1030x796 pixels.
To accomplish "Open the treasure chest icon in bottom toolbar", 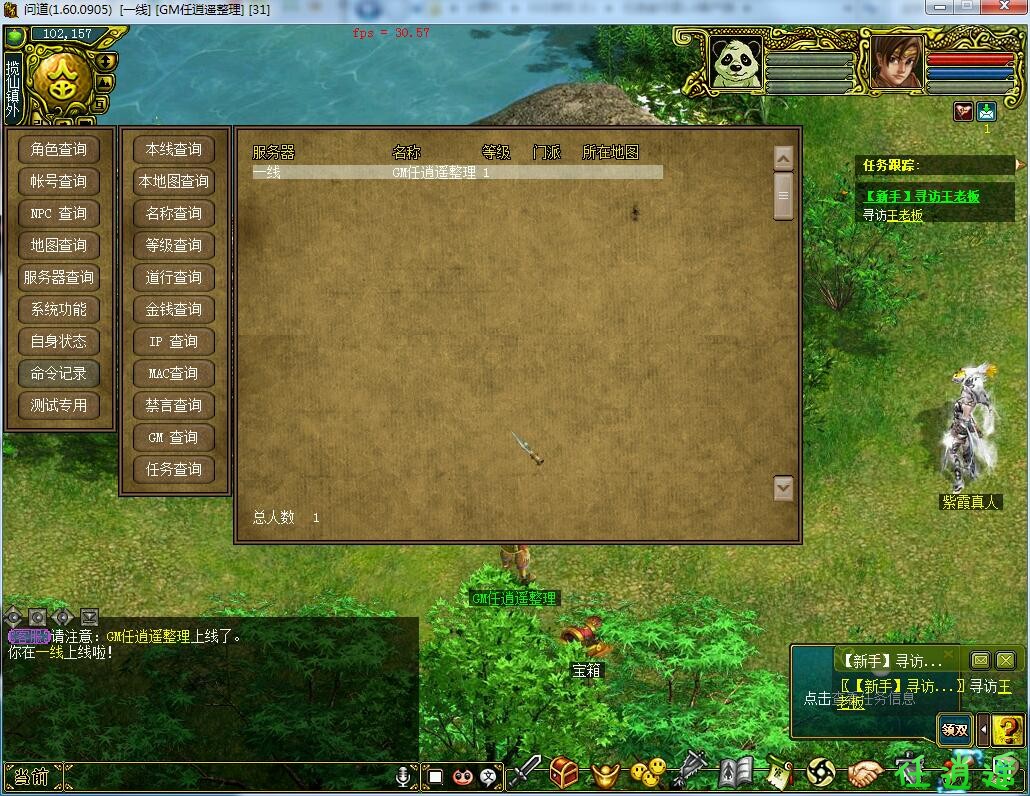I will point(565,772).
